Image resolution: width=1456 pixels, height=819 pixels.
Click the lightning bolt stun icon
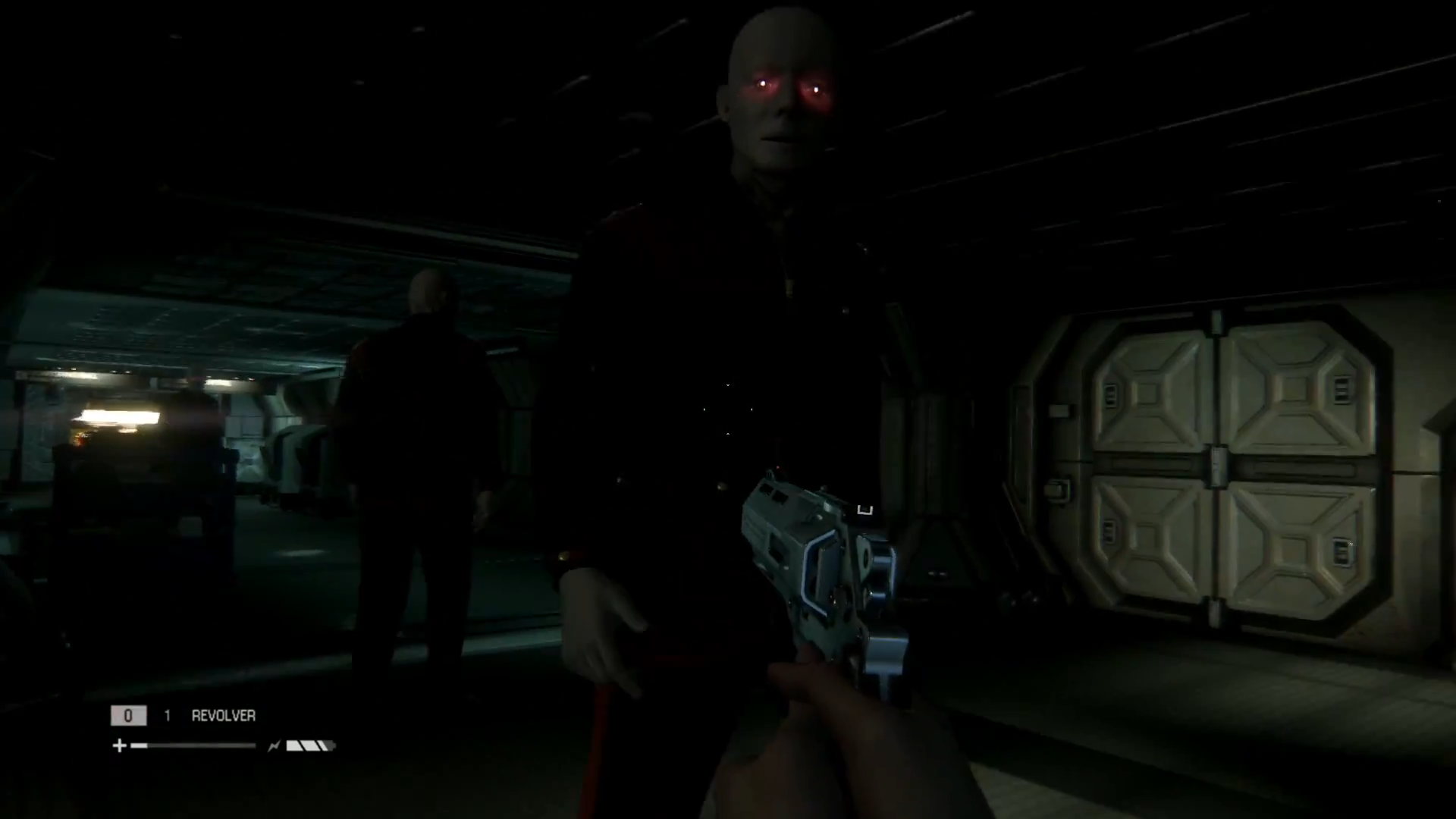273,746
